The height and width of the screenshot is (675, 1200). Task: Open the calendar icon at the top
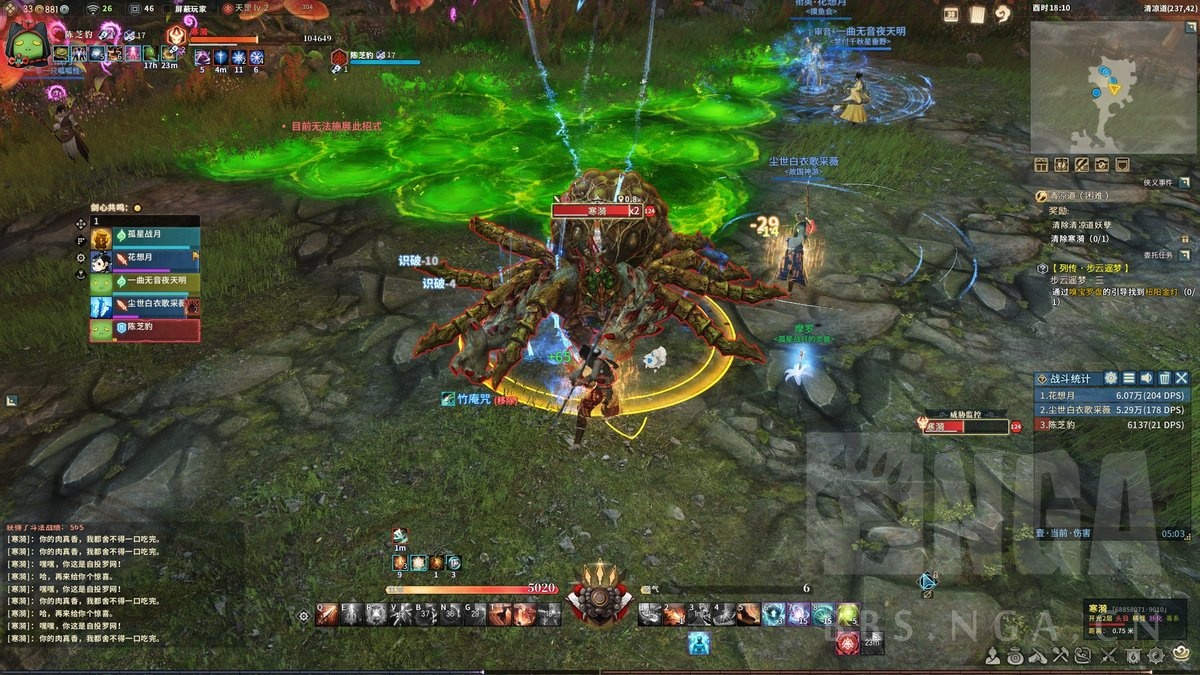[950, 14]
